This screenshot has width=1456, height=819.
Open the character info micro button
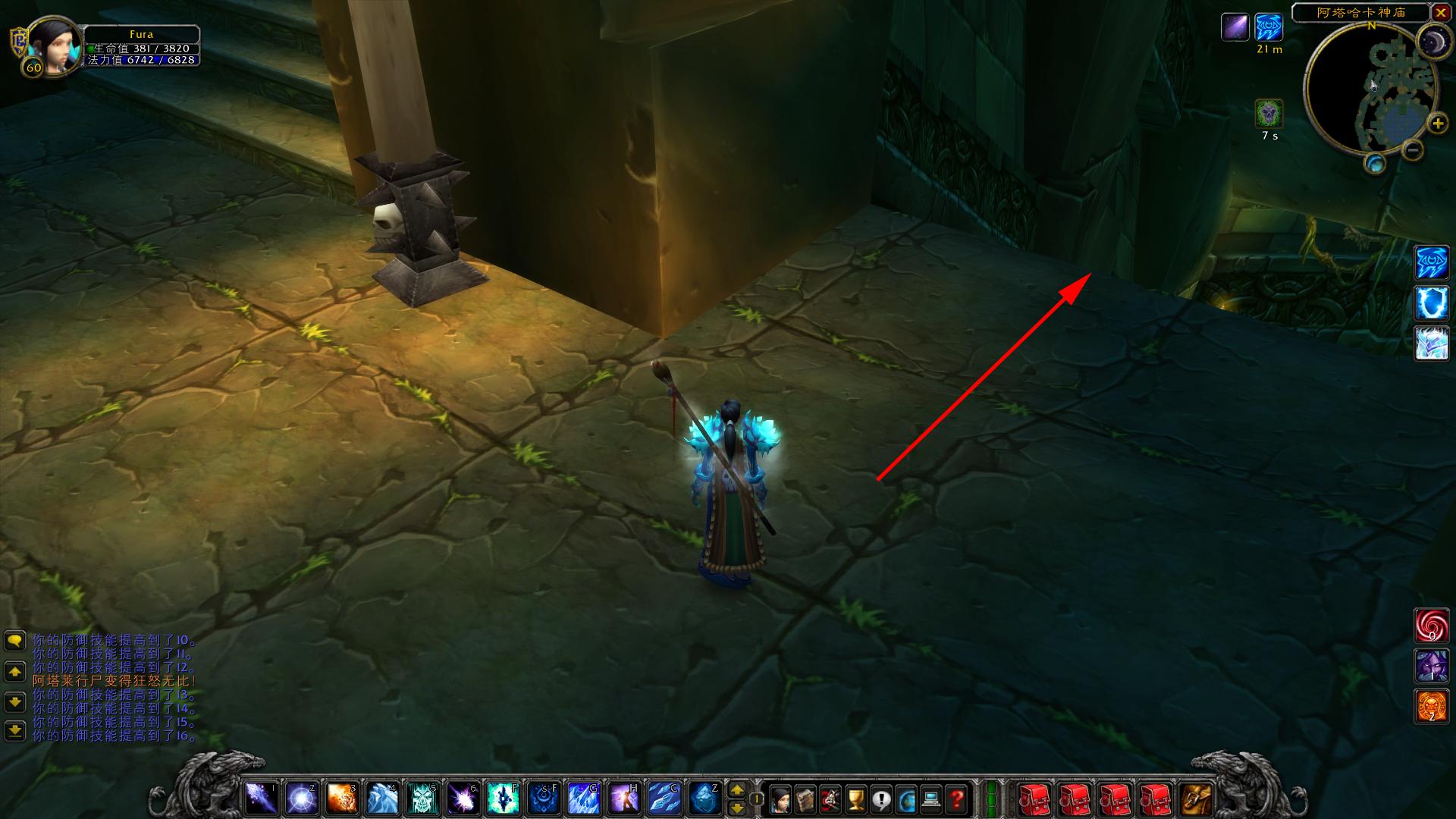[780, 799]
